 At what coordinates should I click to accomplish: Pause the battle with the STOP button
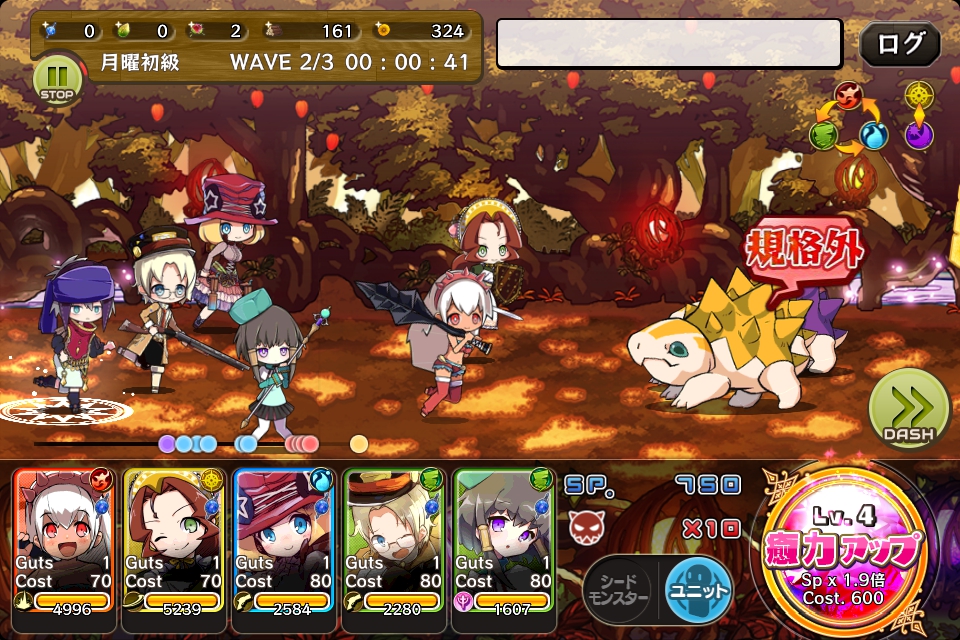[57, 80]
